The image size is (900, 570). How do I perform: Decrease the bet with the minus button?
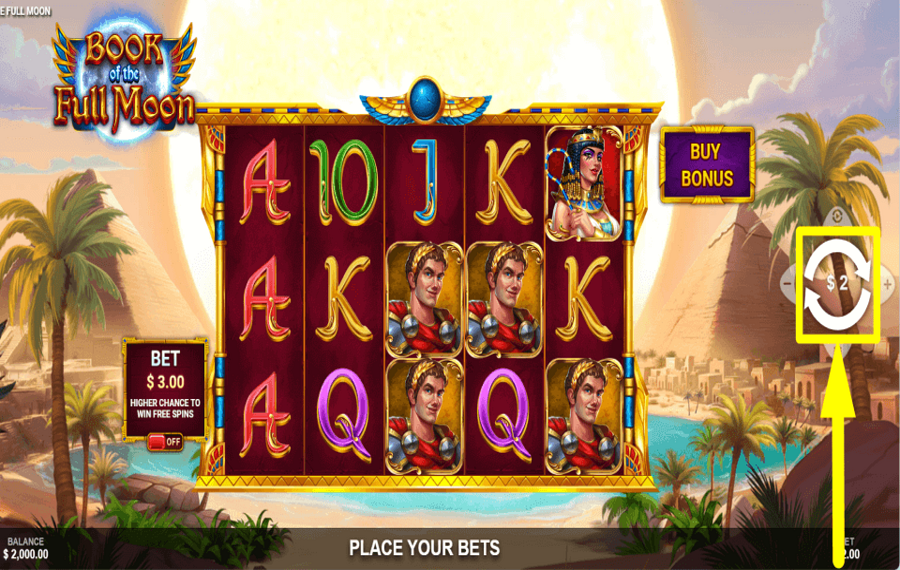(x=787, y=284)
